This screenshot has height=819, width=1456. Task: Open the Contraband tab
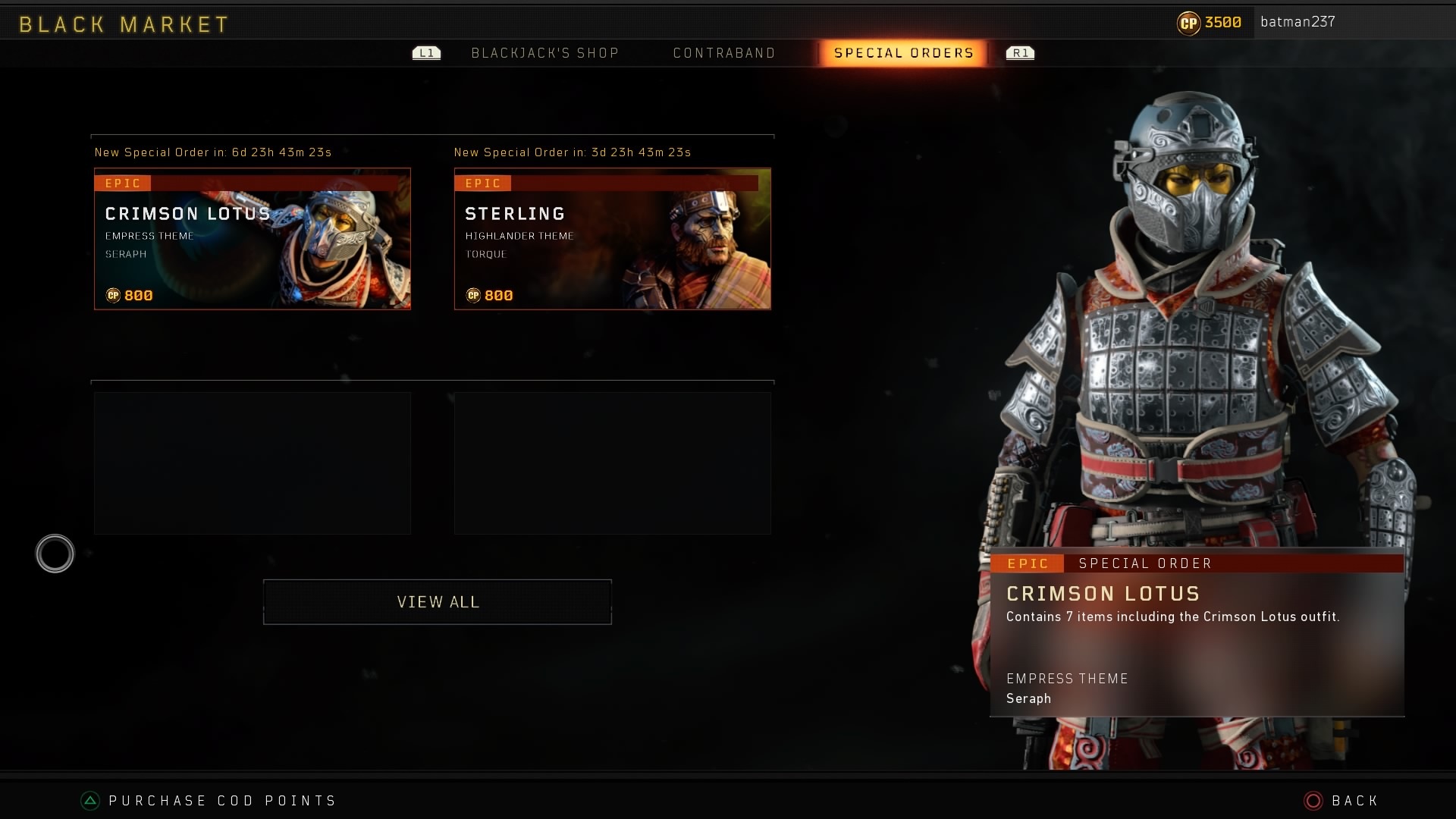click(724, 53)
